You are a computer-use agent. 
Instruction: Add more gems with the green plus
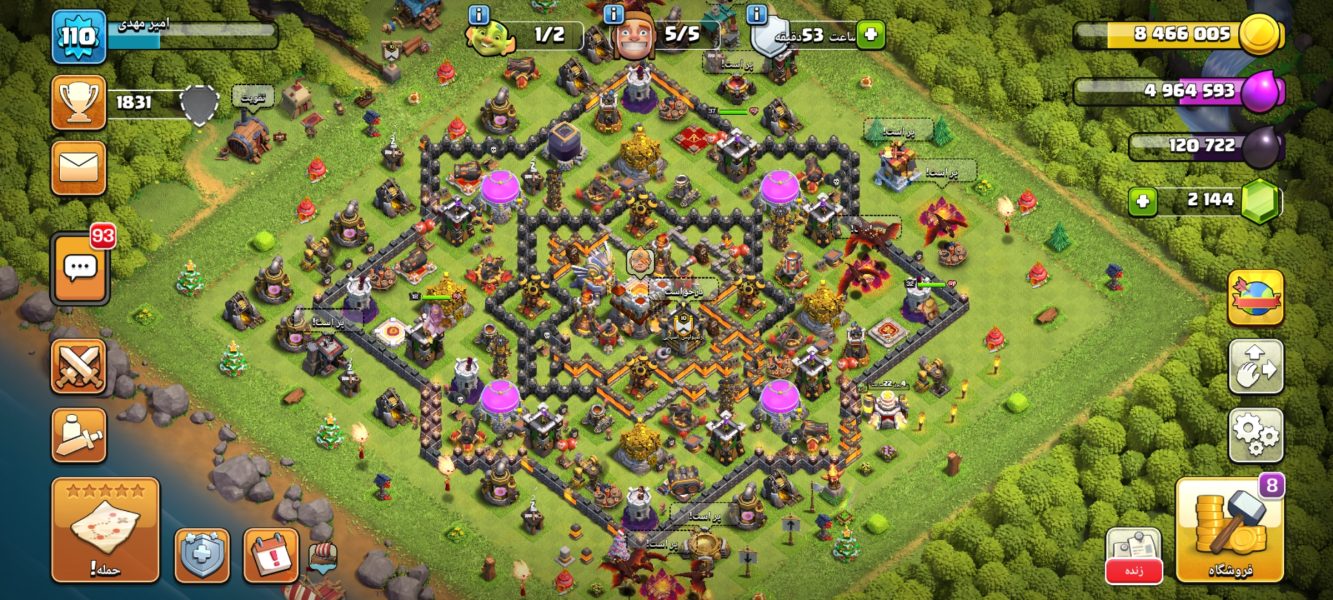(x=1143, y=201)
